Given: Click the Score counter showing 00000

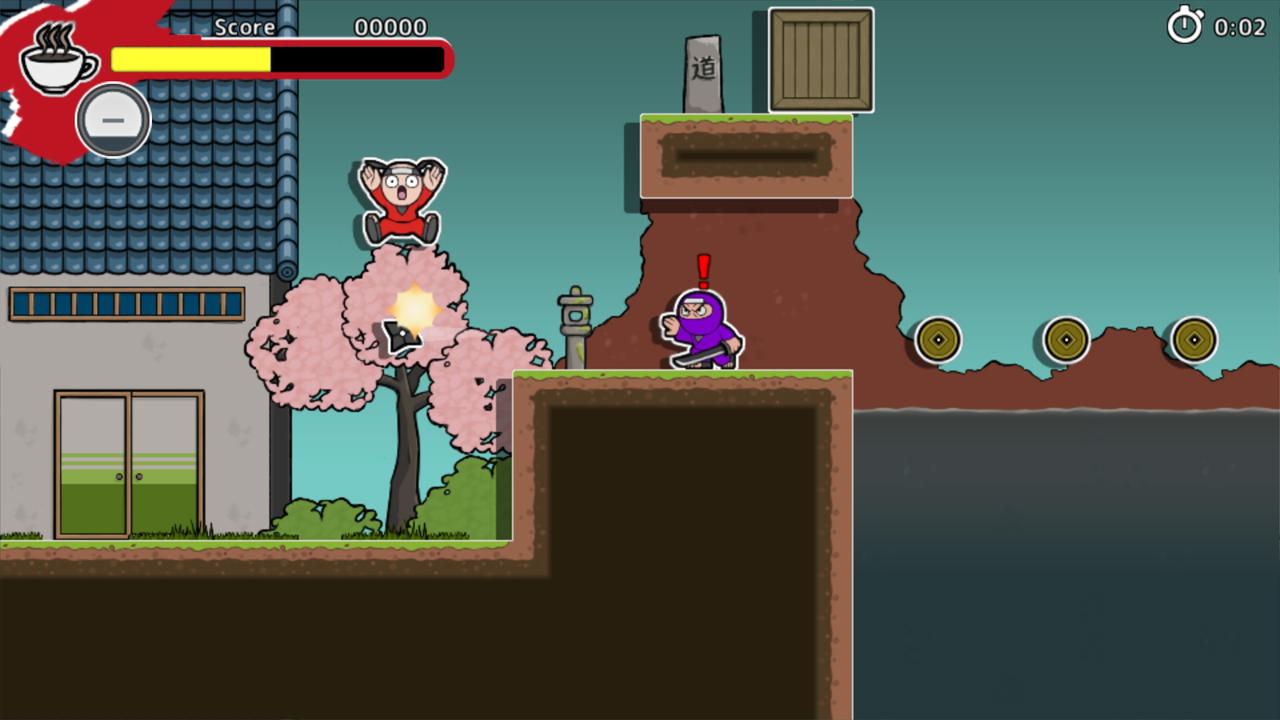Looking at the screenshot, I should [x=391, y=27].
